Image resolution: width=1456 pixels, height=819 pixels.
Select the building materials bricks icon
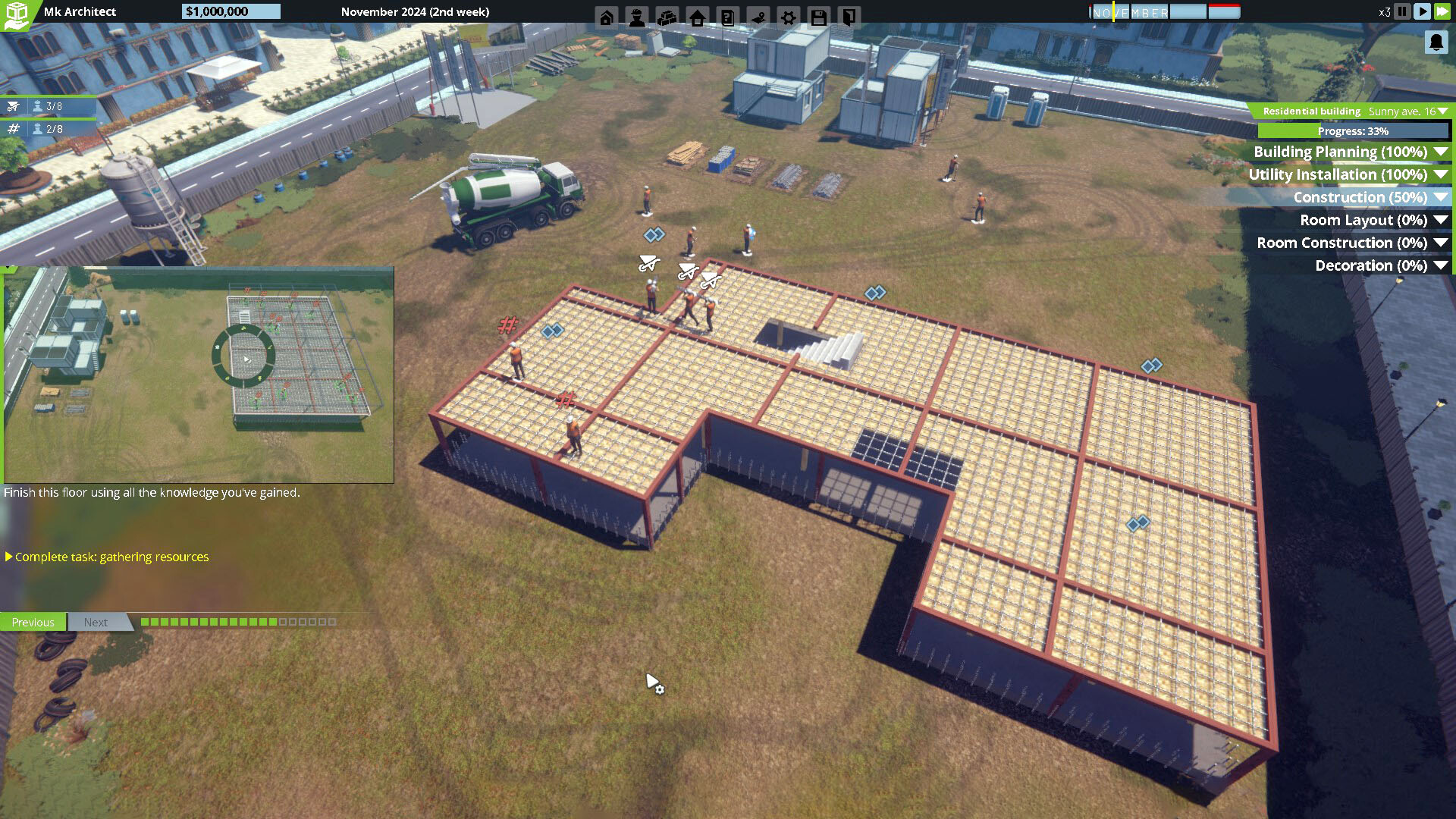tap(667, 17)
